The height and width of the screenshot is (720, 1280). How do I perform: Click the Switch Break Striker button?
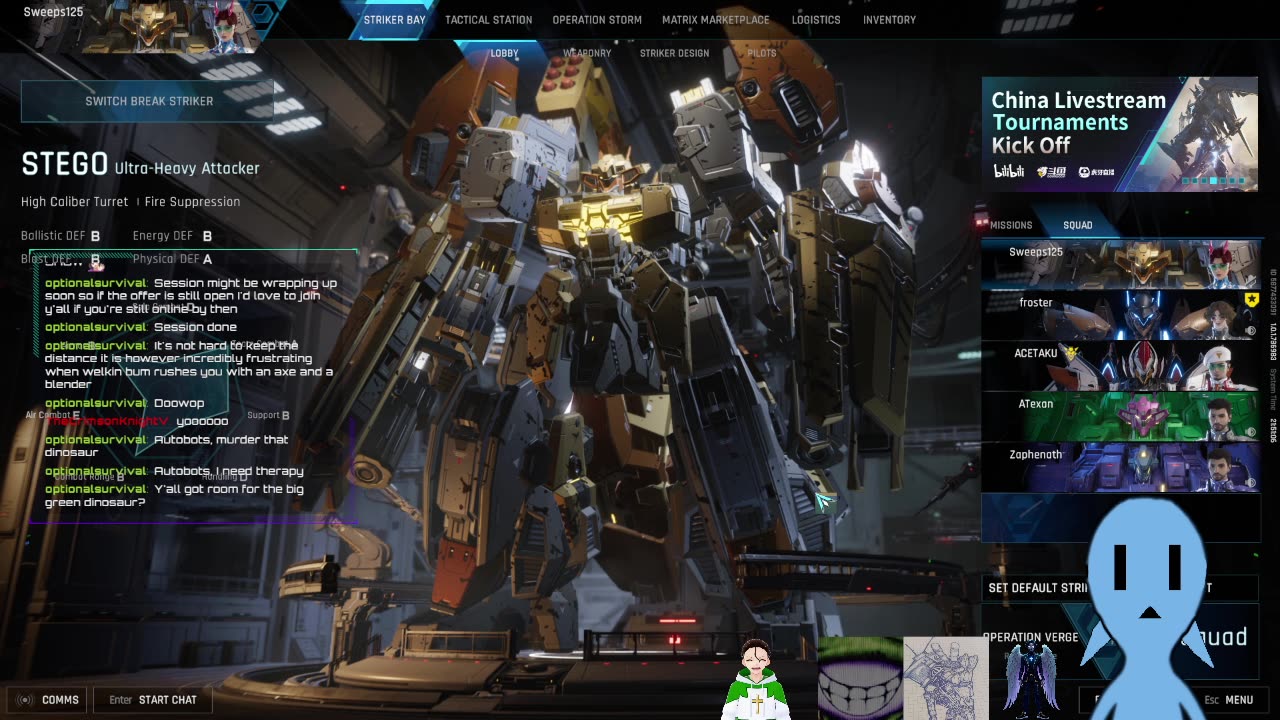tap(148, 101)
